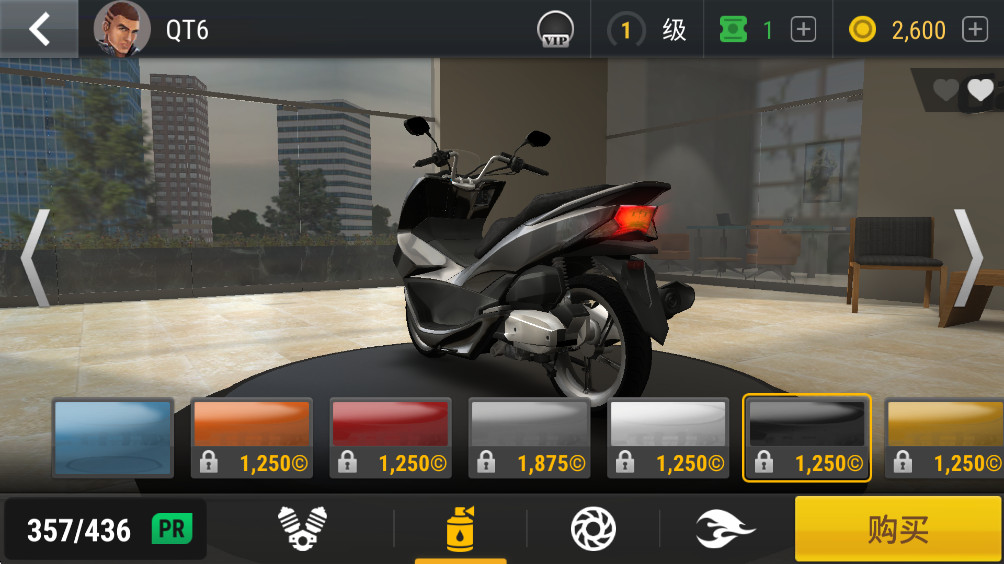Choose the white paint color
The height and width of the screenshot is (564, 1004).
pos(668,438)
